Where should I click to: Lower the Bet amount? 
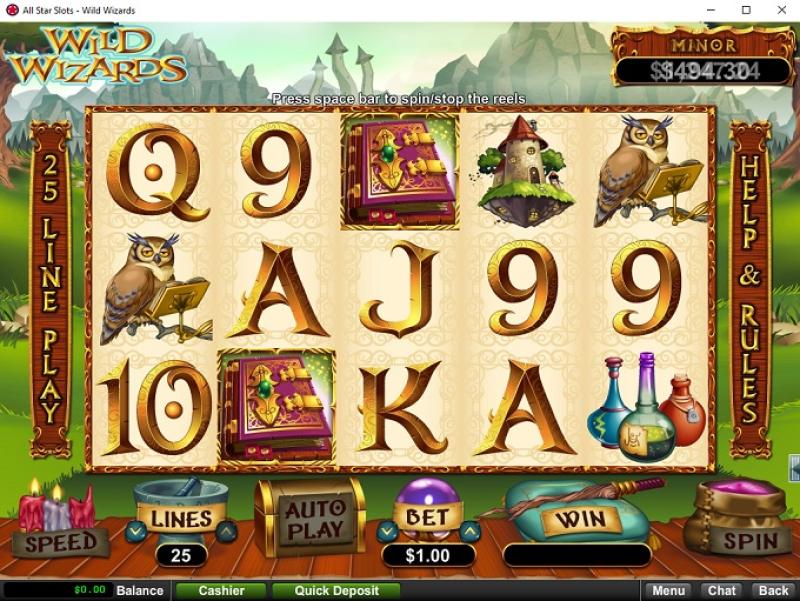(388, 530)
